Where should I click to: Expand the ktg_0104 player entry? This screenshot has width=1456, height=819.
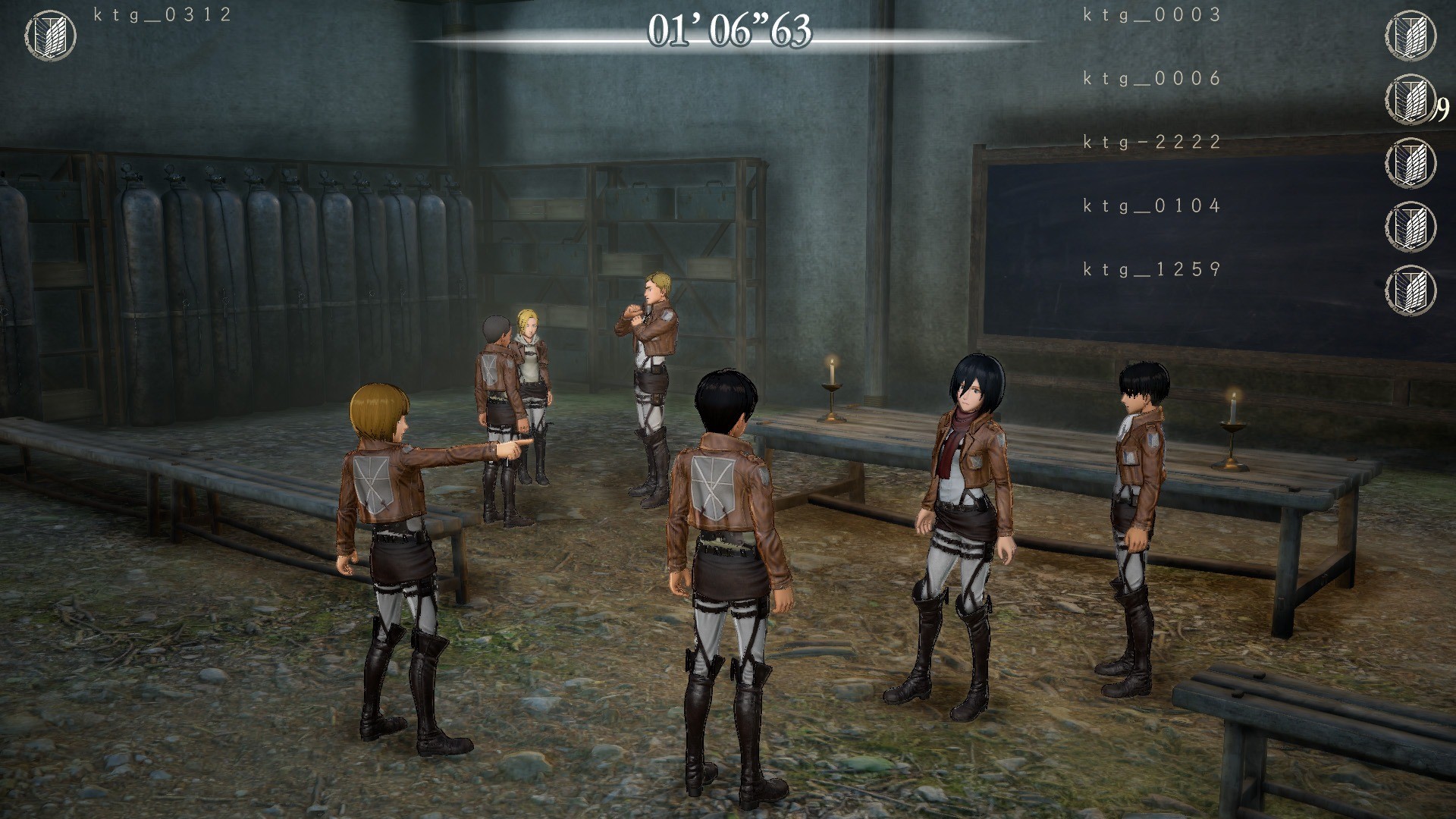(x=1150, y=205)
